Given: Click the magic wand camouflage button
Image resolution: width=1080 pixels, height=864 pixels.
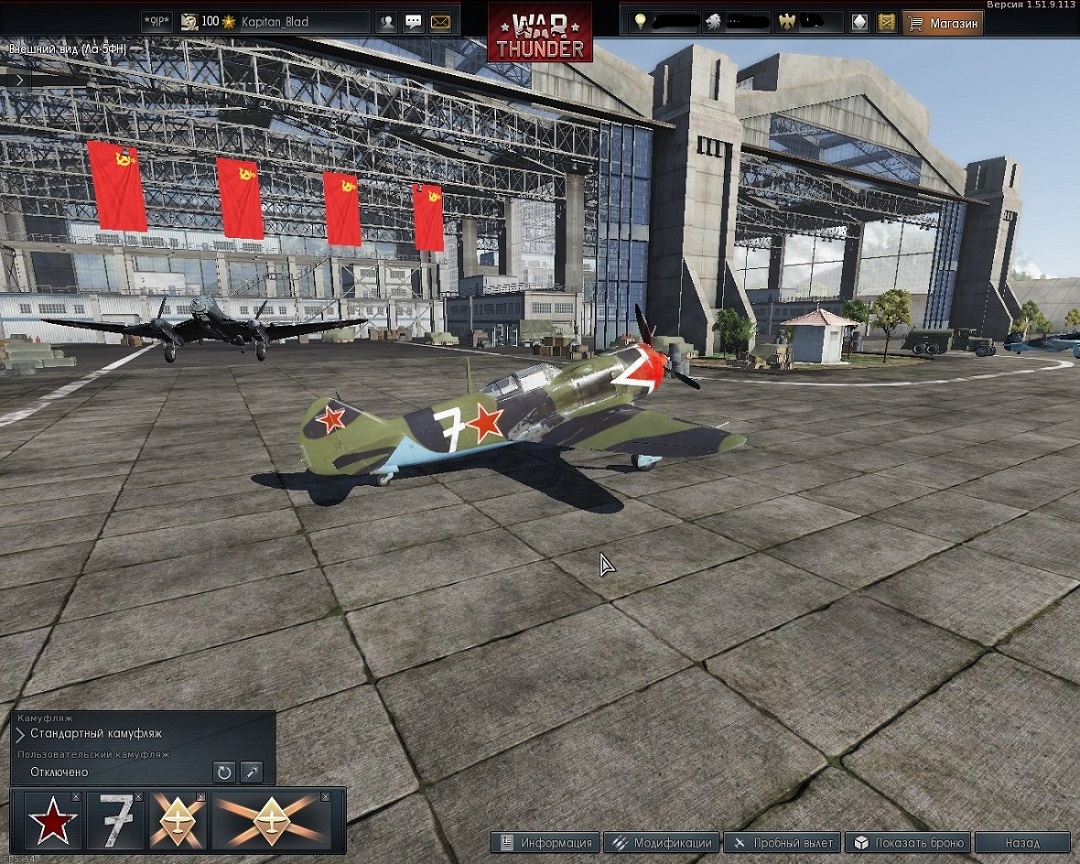Looking at the screenshot, I should point(251,772).
